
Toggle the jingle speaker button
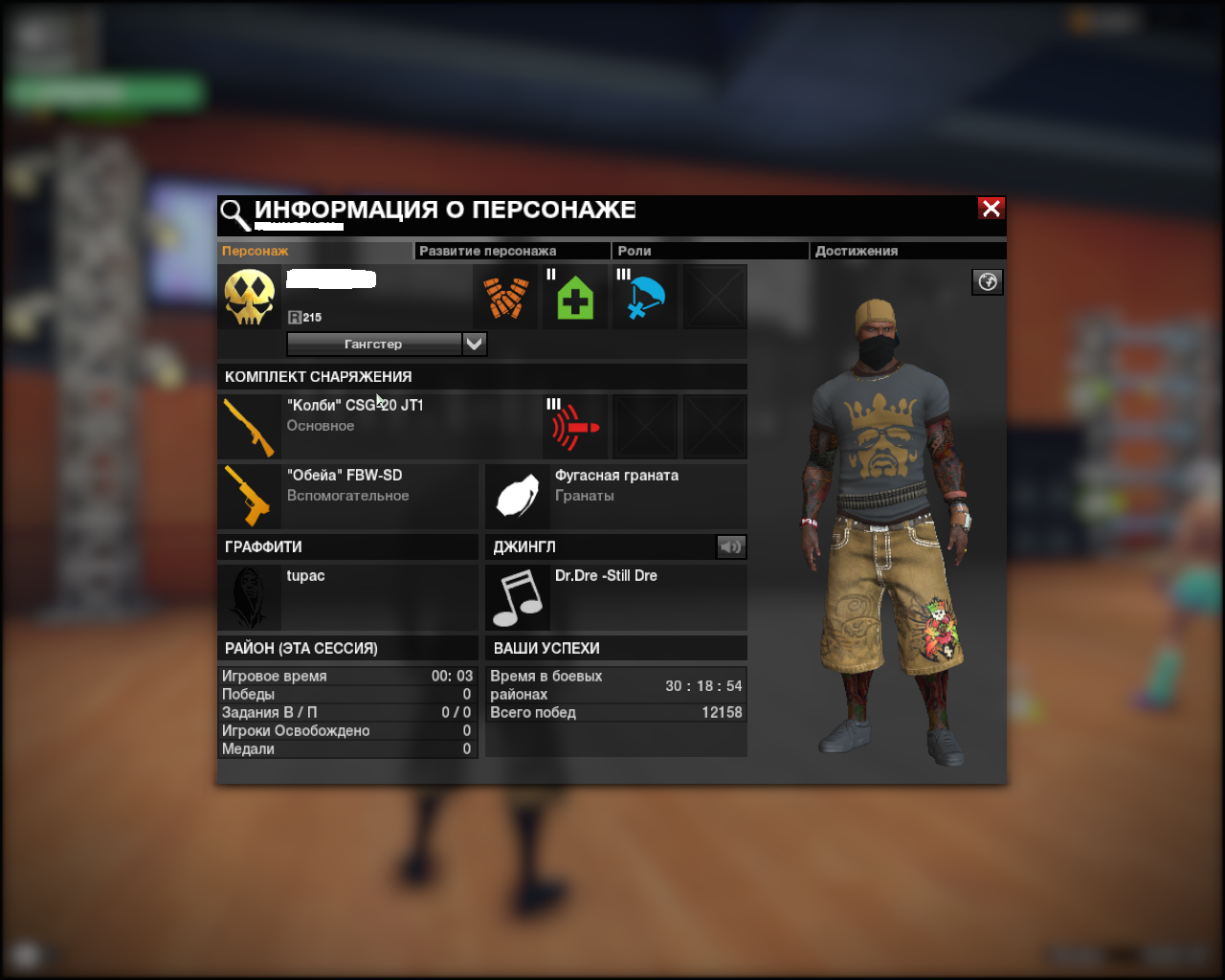(731, 546)
